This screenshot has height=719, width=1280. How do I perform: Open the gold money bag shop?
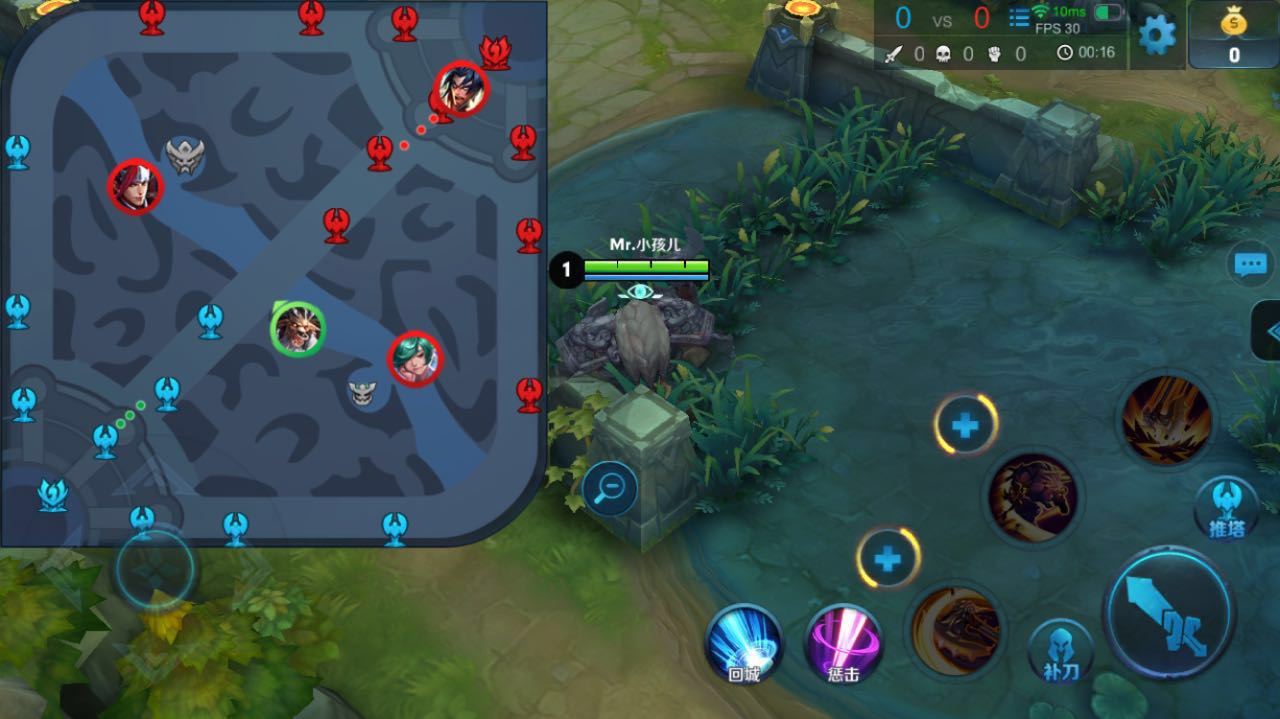(x=1234, y=35)
